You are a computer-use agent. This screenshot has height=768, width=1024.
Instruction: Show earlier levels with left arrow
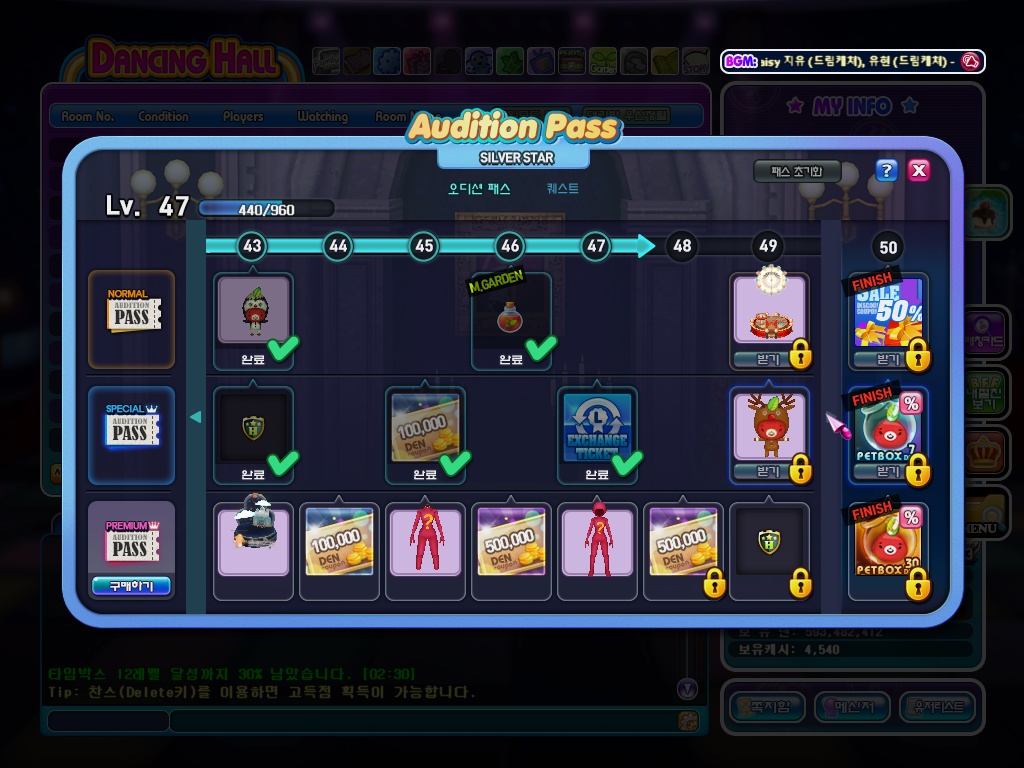coord(196,417)
